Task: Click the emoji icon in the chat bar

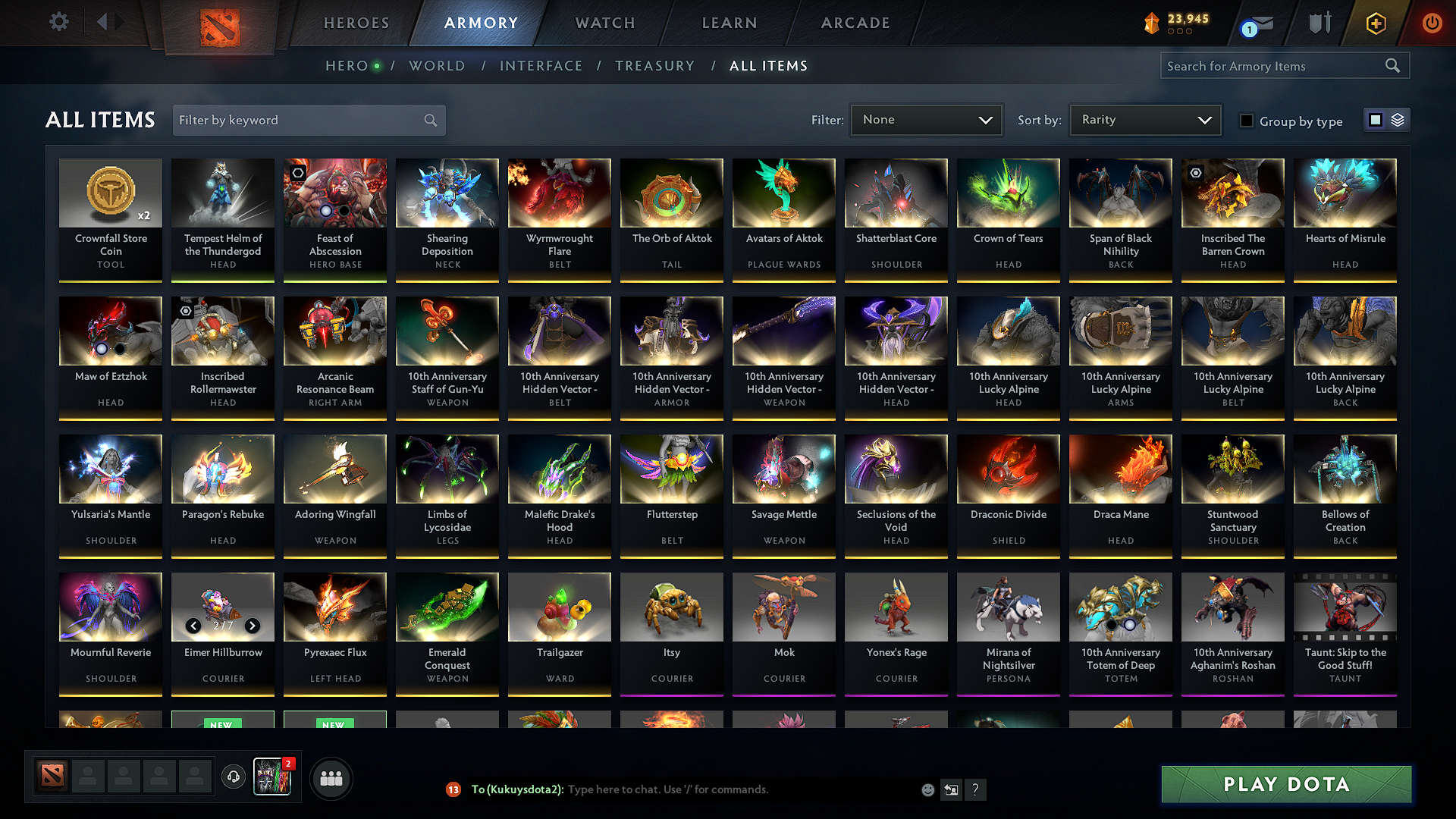Action: coord(927,789)
